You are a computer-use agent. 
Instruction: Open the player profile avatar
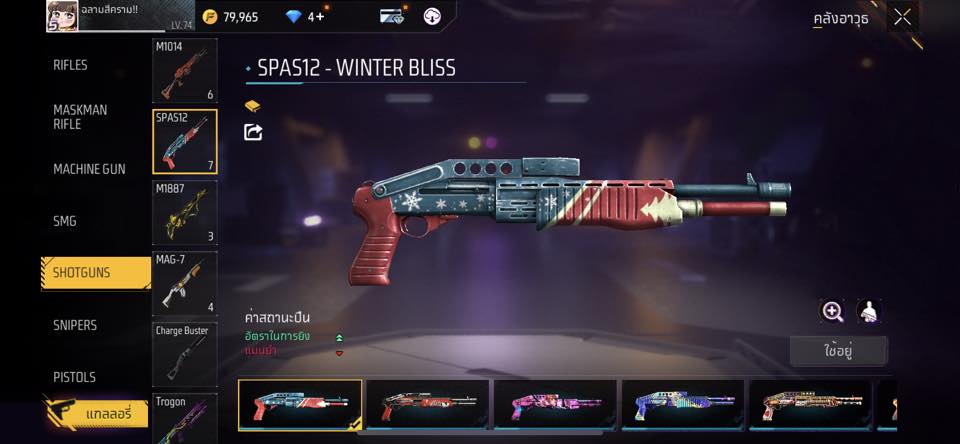[63, 16]
